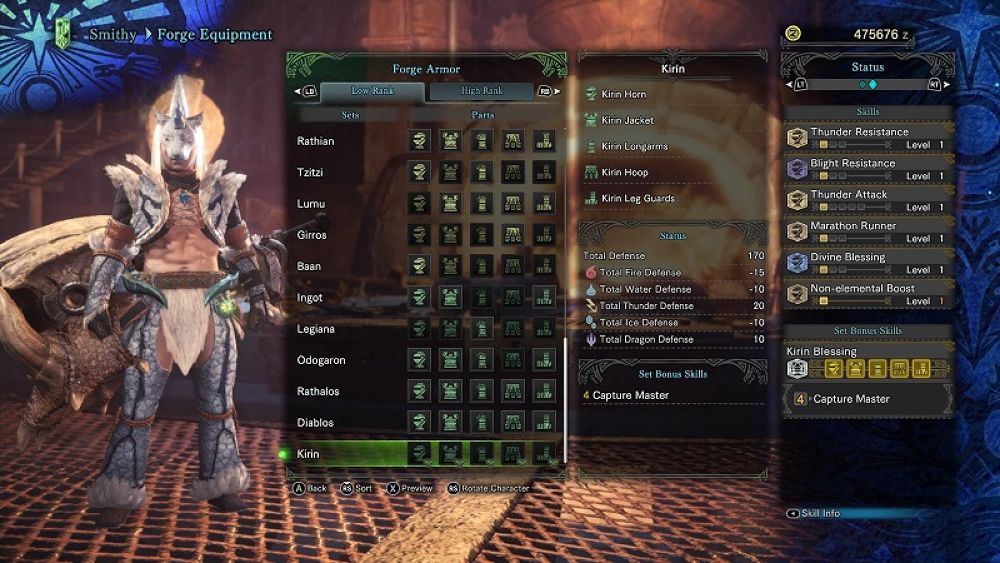Choose the Kirin Jacket armor piece
The height and width of the screenshot is (563, 1000).
pyautogui.click(x=628, y=120)
